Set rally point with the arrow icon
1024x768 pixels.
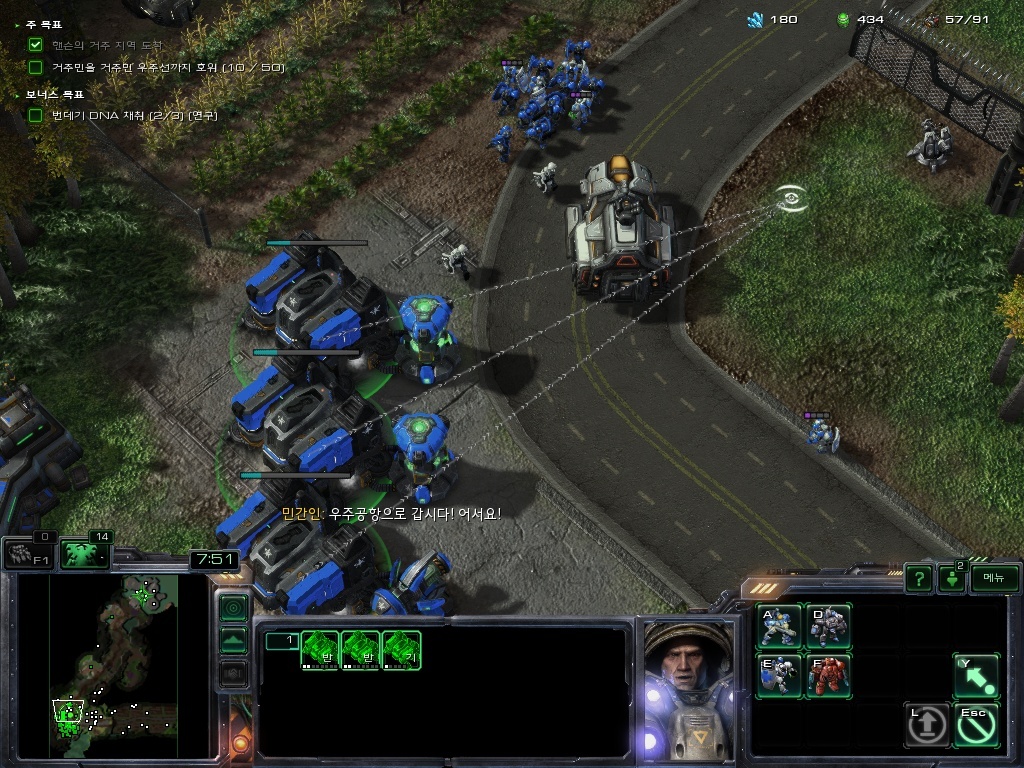pyautogui.click(x=976, y=676)
